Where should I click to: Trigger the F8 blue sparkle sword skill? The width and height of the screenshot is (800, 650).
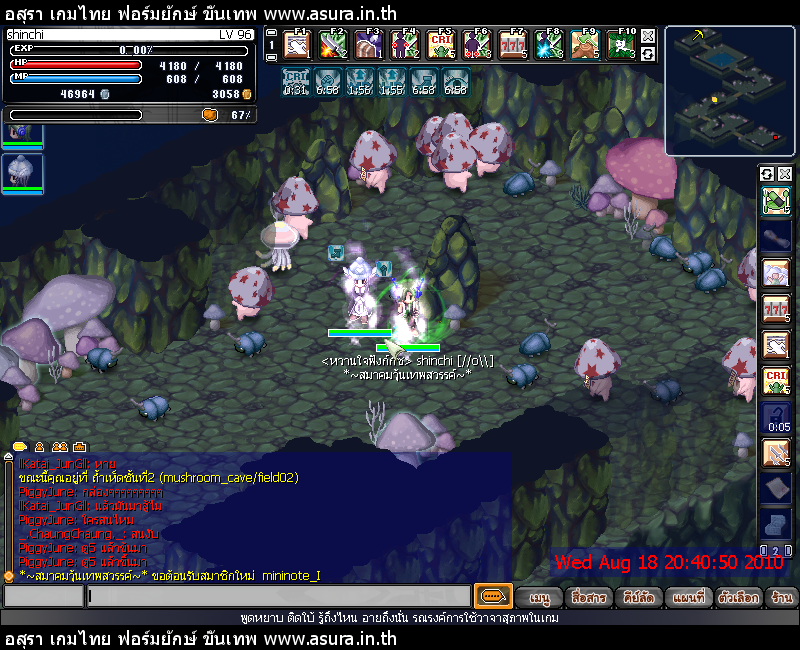coord(549,45)
